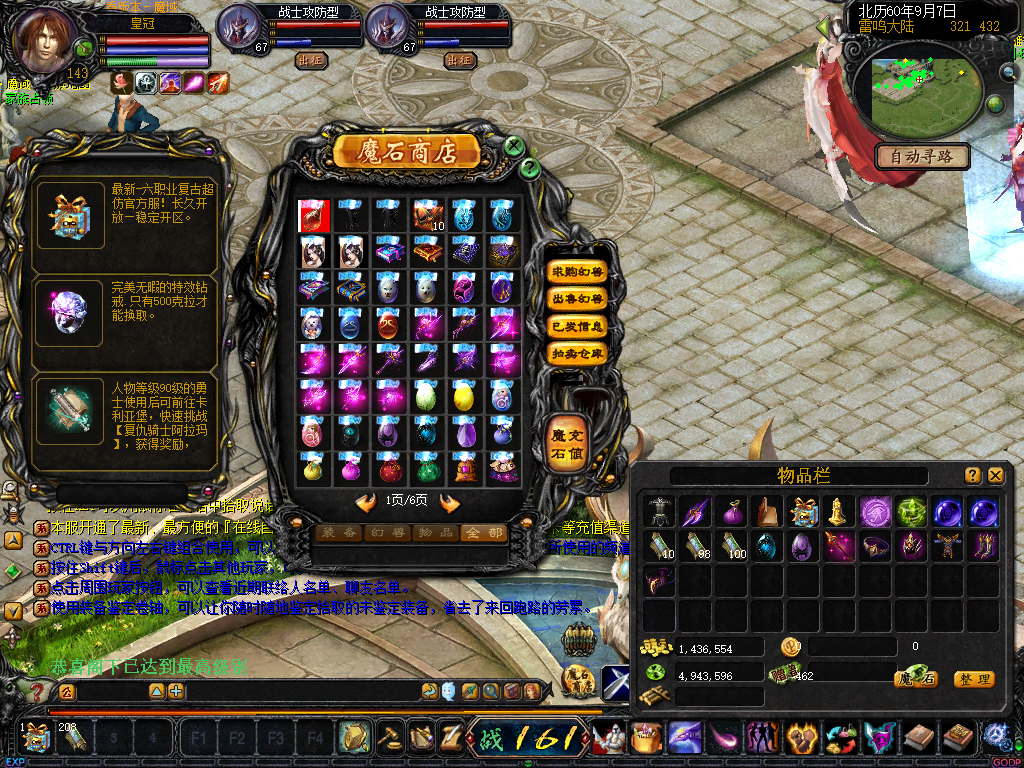
Task: Open the 拍卖仓库 warehouse
Action: [578, 353]
